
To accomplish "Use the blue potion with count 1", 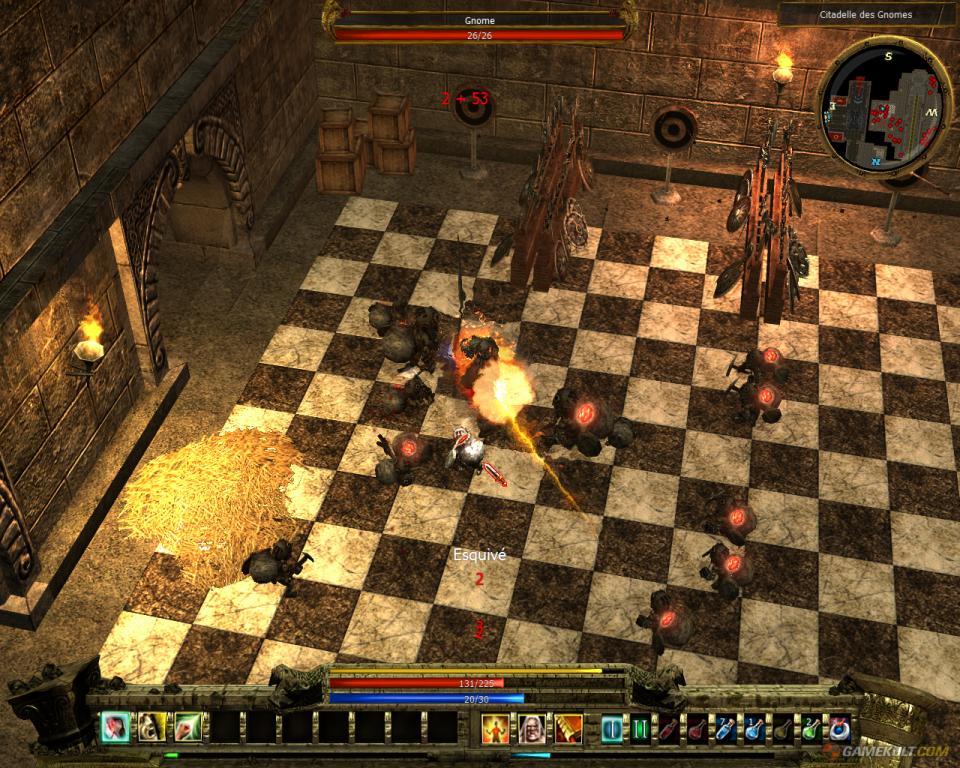I will click(x=755, y=729).
